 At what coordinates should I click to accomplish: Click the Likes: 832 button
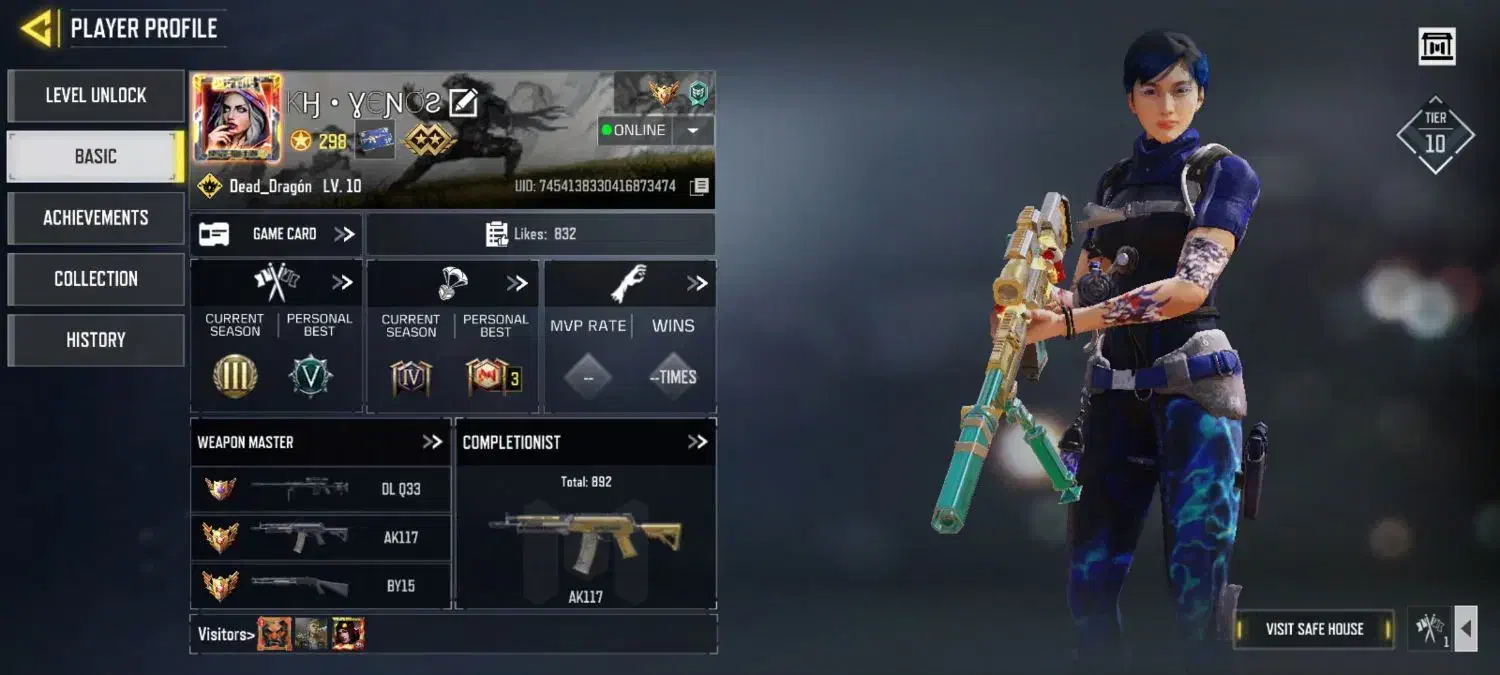[x=541, y=234]
